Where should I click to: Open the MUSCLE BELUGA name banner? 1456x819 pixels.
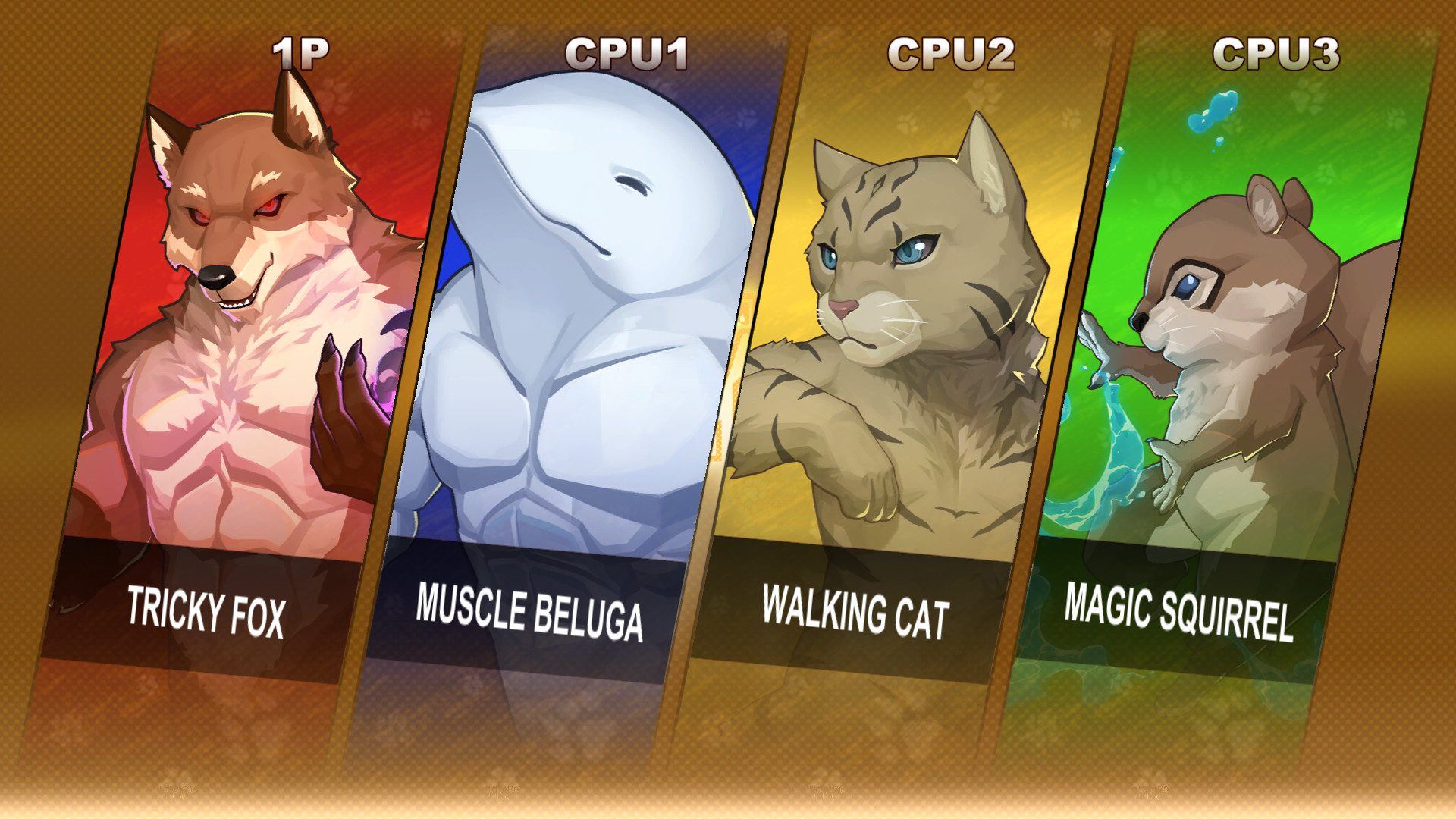(x=531, y=604)
